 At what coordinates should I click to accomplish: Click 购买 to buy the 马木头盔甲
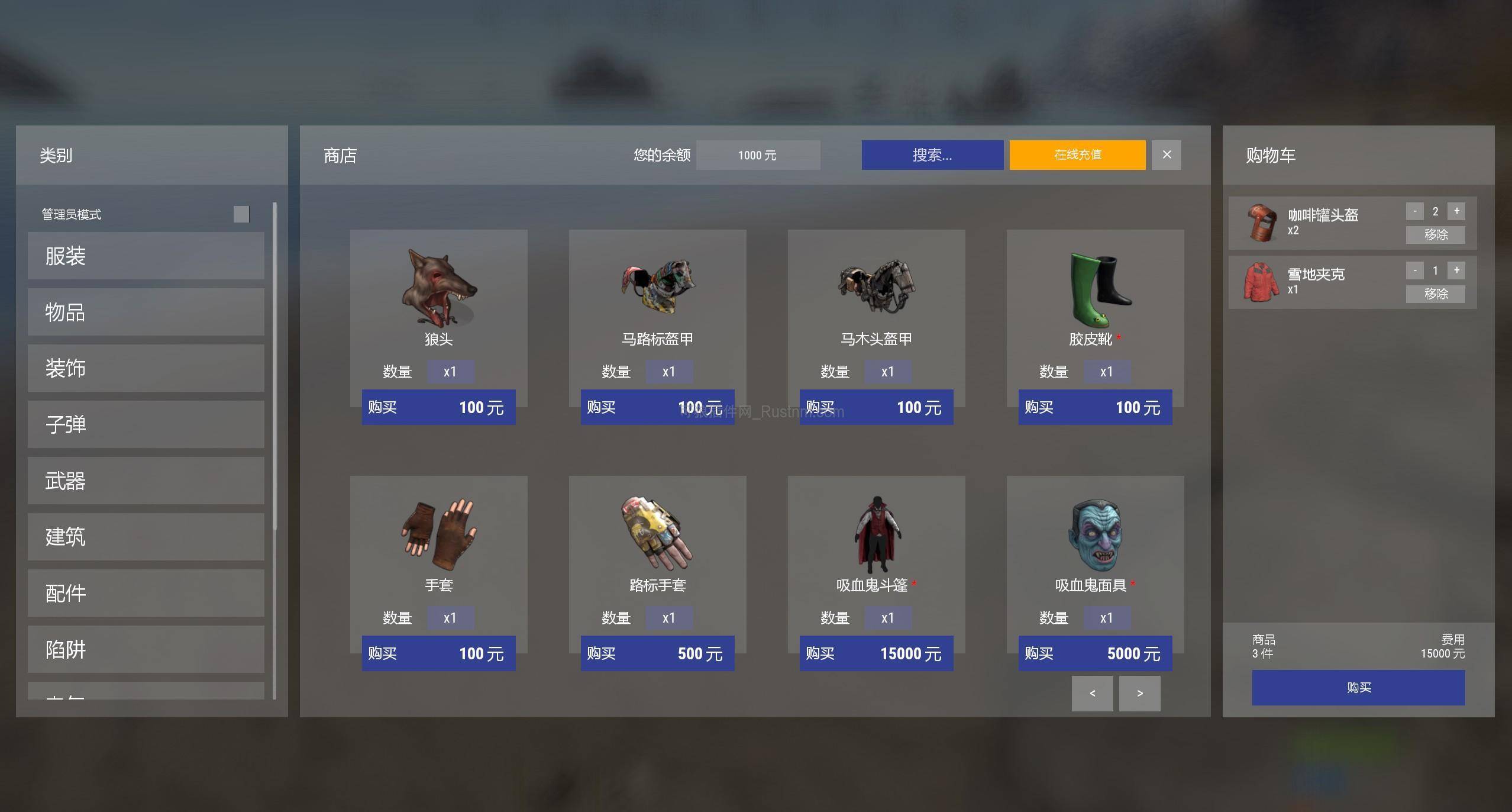(876, 407)
